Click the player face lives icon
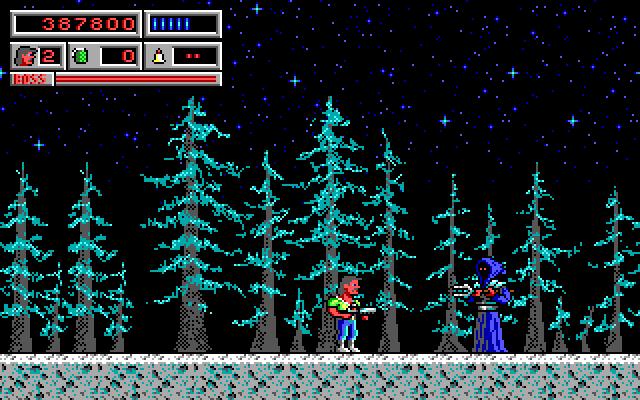Viewport: 640px width, 400px height. [x=24, y=56]
